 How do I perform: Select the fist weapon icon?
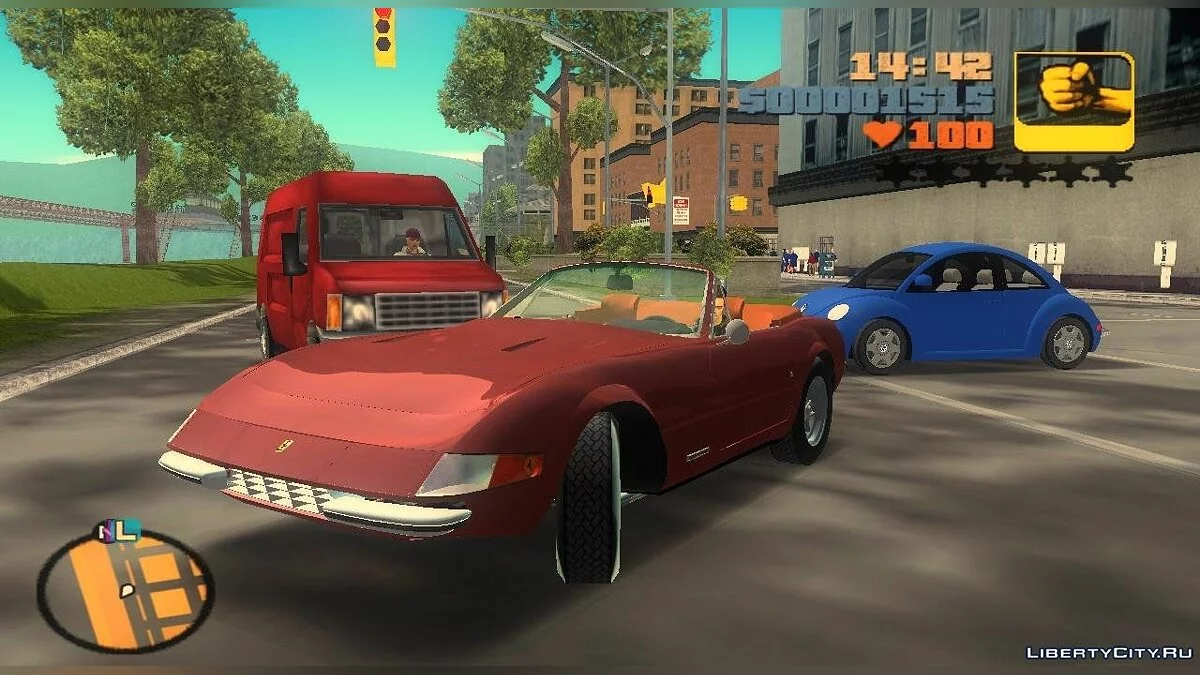click(x=1073, y=101)
